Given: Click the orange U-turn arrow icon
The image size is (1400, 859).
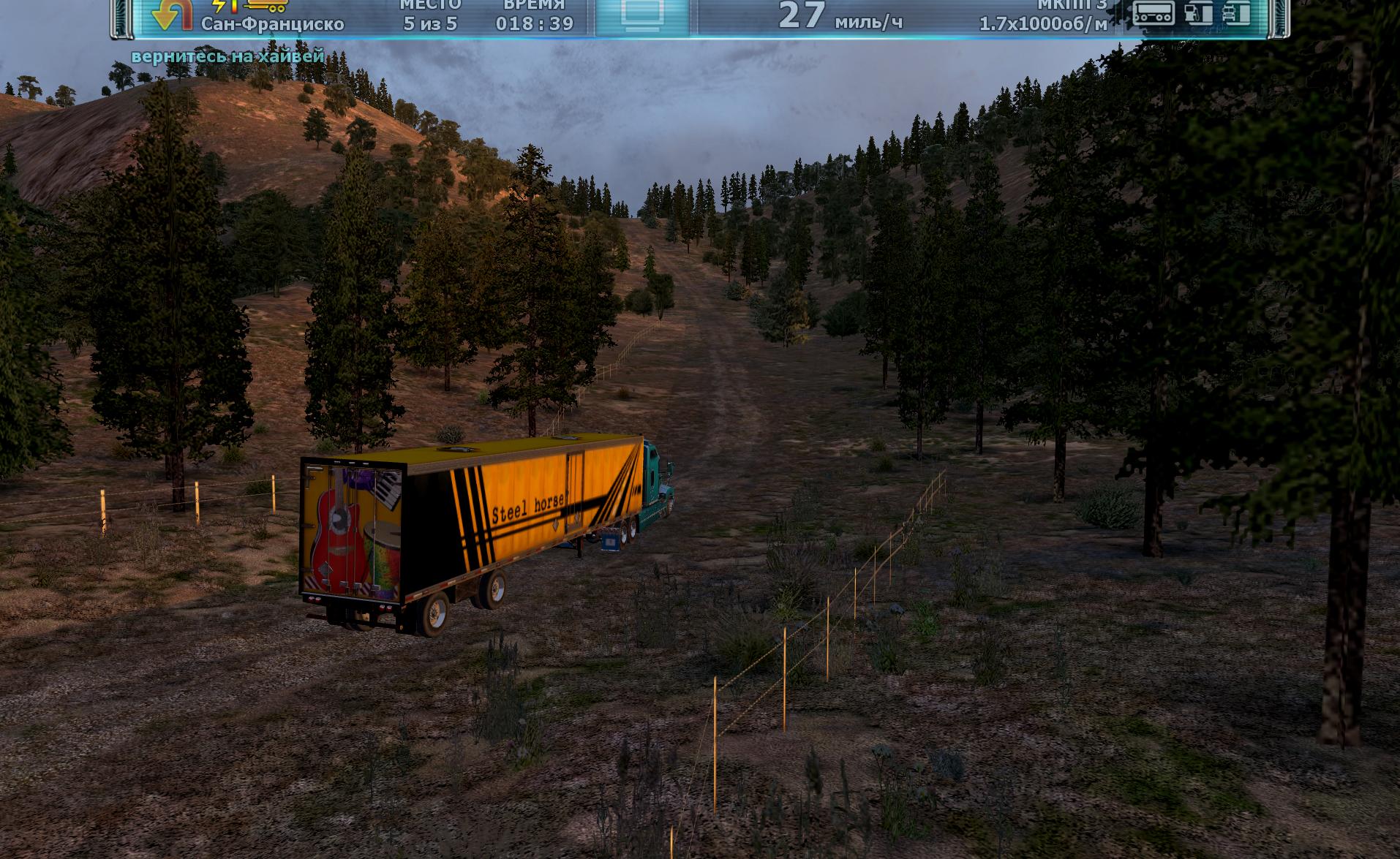Looking at the screenshot, I should (x=173, y=14).
